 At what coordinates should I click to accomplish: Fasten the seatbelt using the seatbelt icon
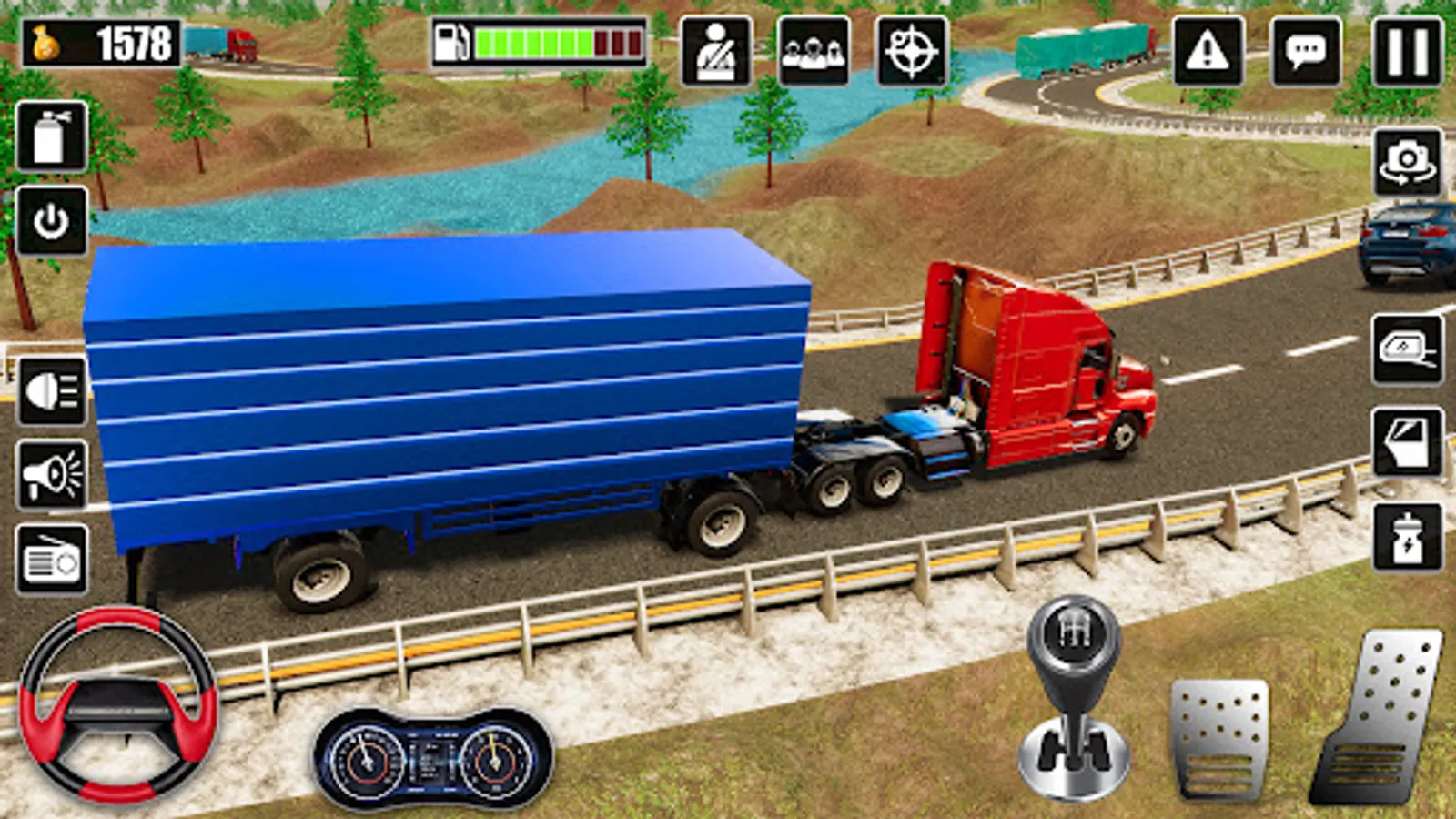tap(716, 52)
